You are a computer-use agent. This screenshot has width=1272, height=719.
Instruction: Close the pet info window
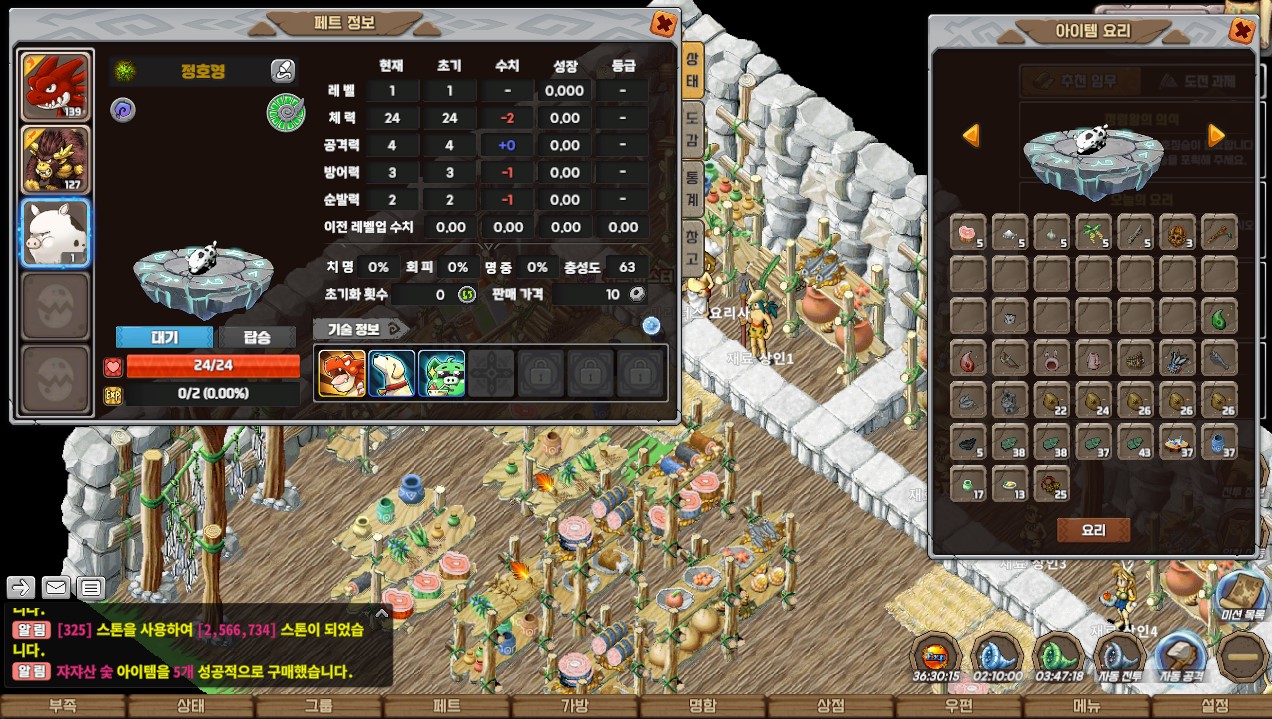click(662, 23)
